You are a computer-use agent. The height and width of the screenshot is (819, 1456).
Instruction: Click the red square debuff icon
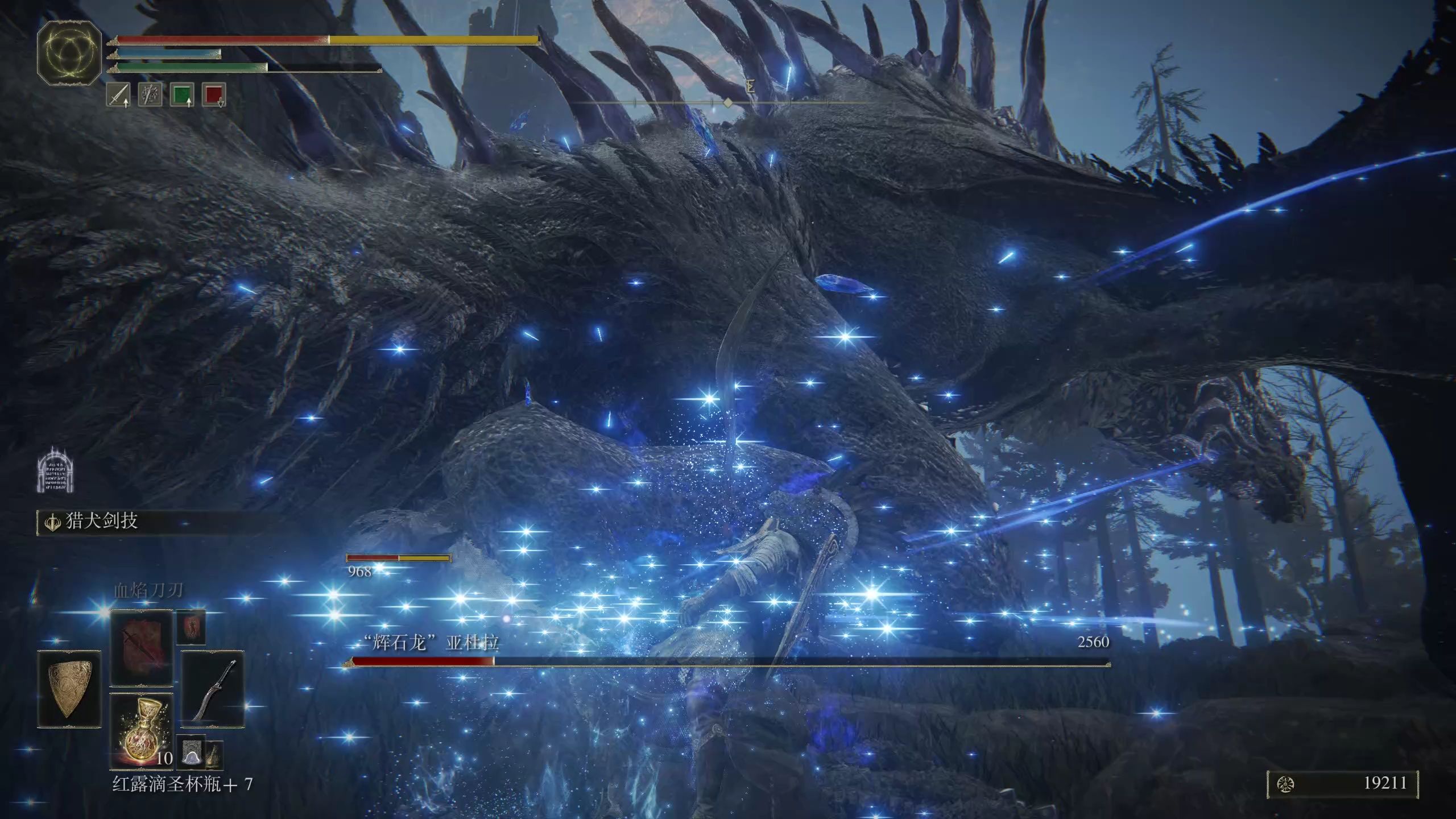[214, 95]
